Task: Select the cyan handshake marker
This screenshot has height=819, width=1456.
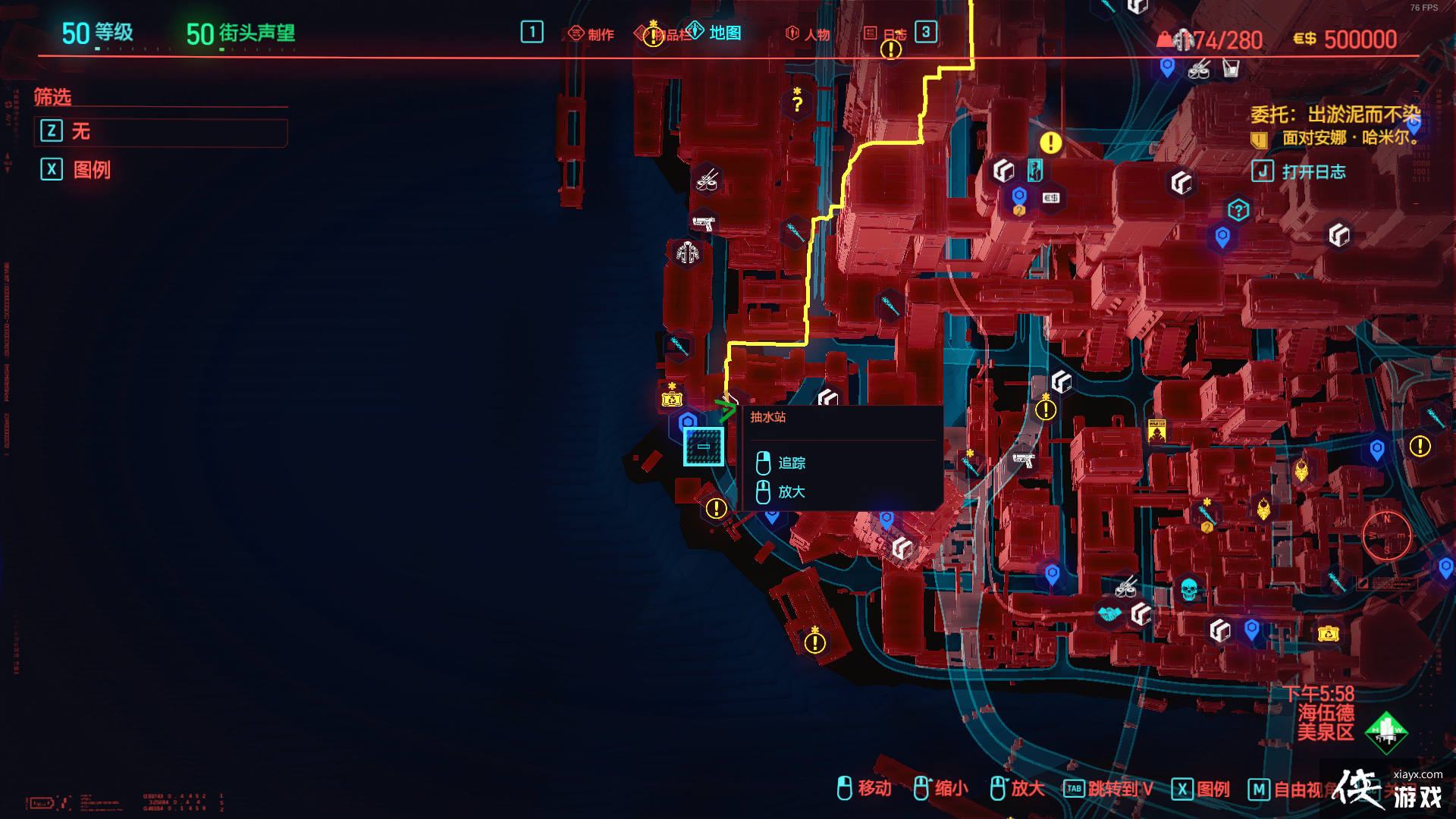Action: coord(1109,613)
